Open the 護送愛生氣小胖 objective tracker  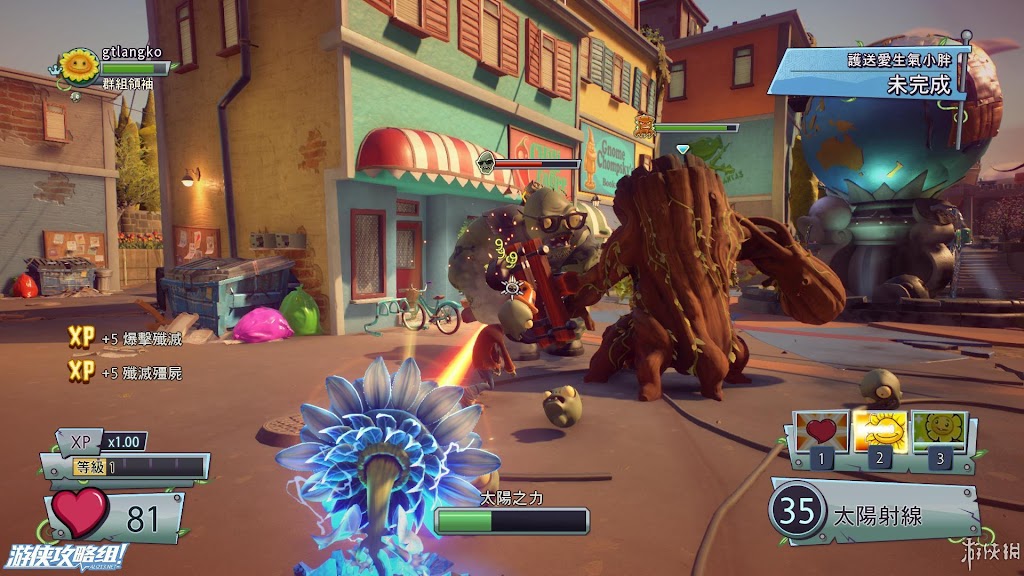872,72
